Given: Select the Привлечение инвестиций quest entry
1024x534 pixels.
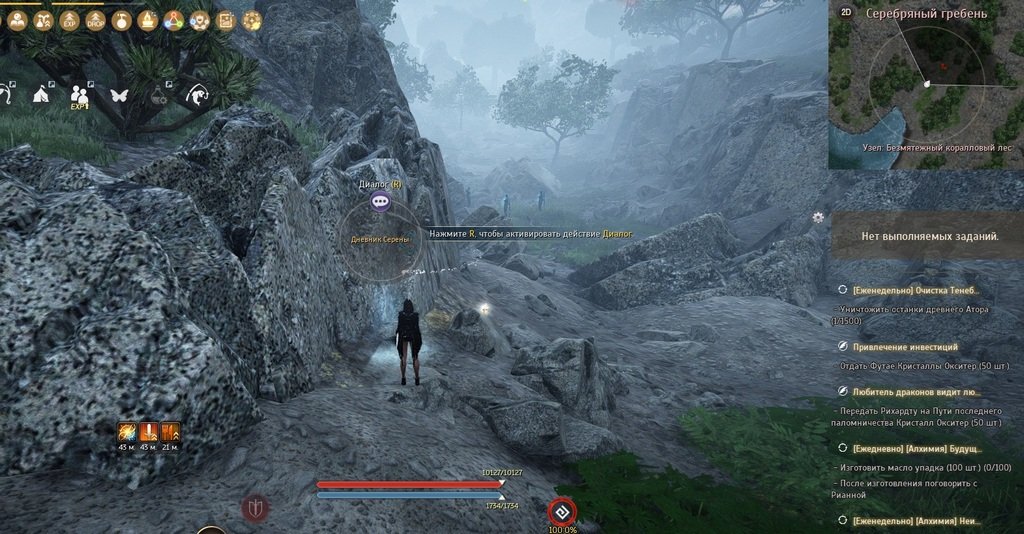Looking at the screenshot, I should (904, 346).
